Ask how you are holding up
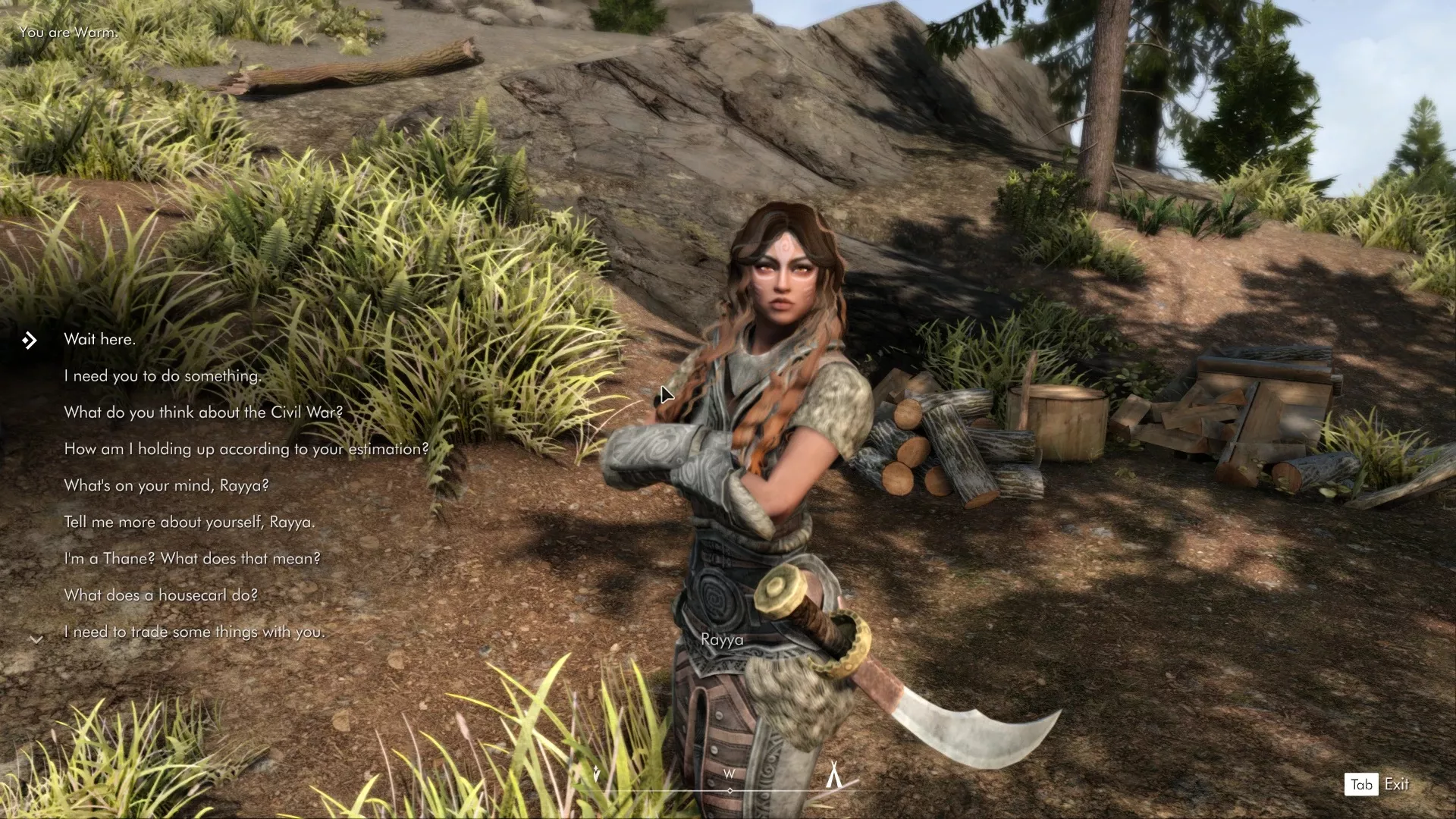 point(246,449)
